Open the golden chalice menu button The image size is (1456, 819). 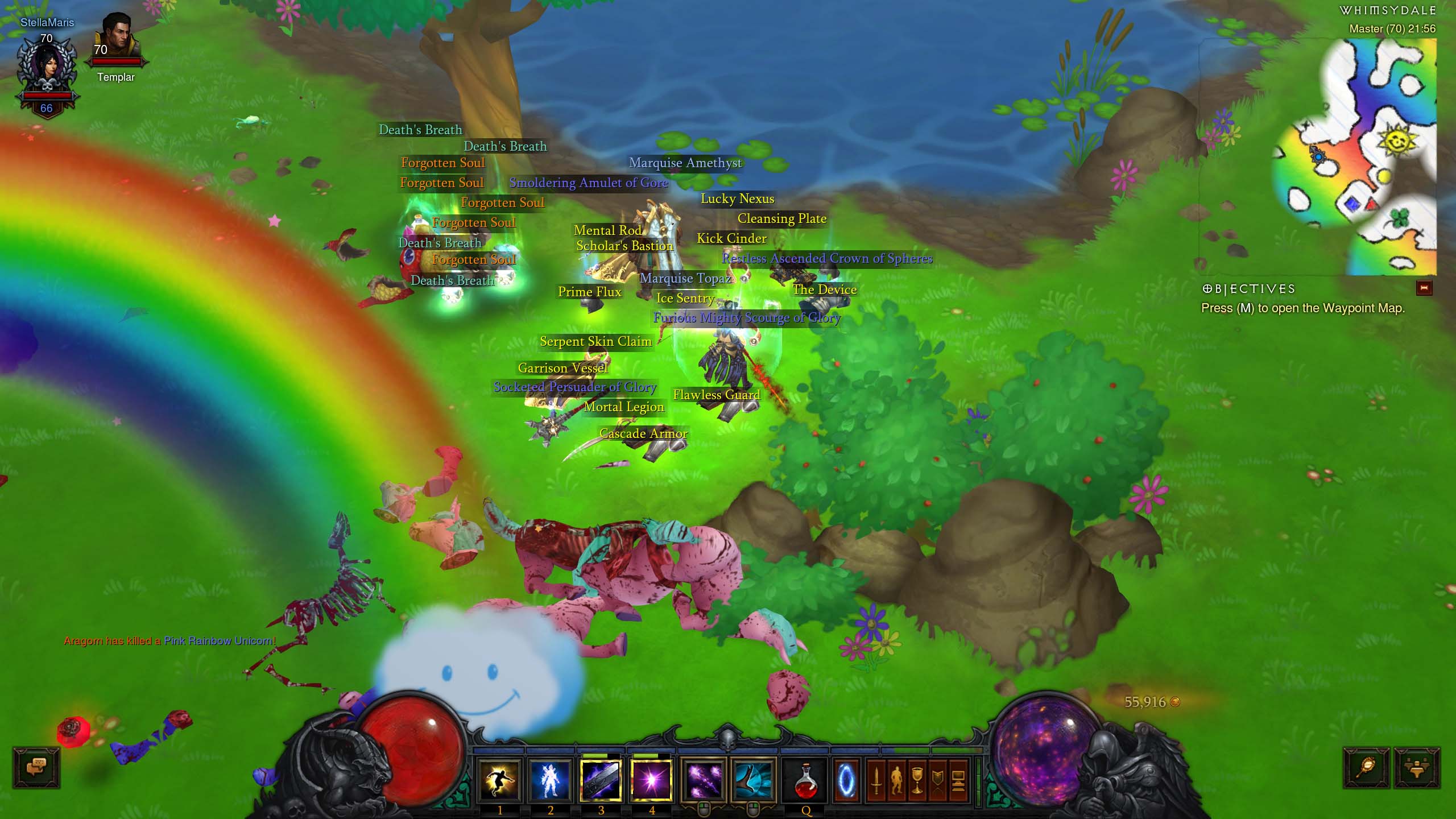click(917, 780)
